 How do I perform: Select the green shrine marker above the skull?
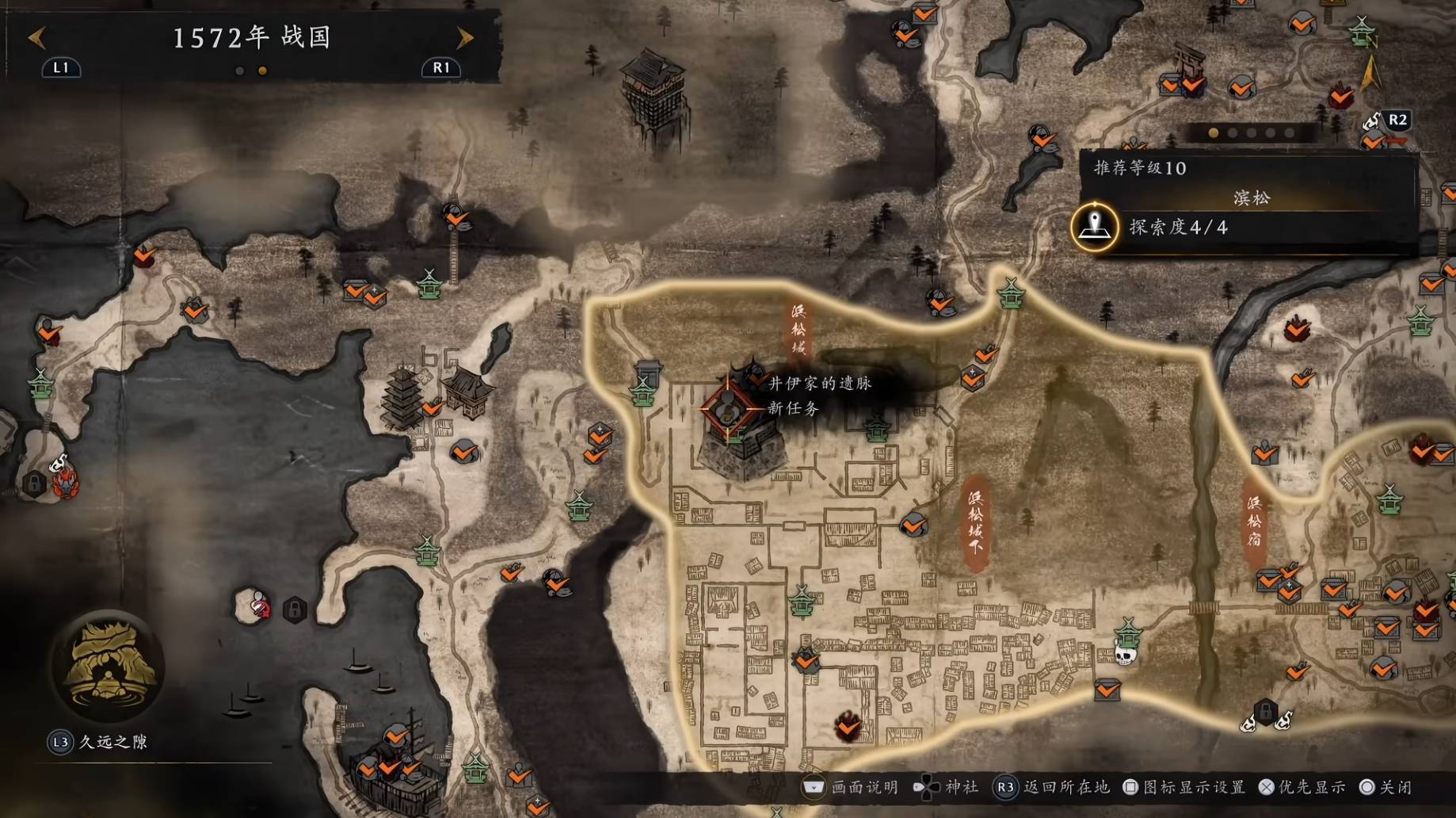tap(1127, 633)
